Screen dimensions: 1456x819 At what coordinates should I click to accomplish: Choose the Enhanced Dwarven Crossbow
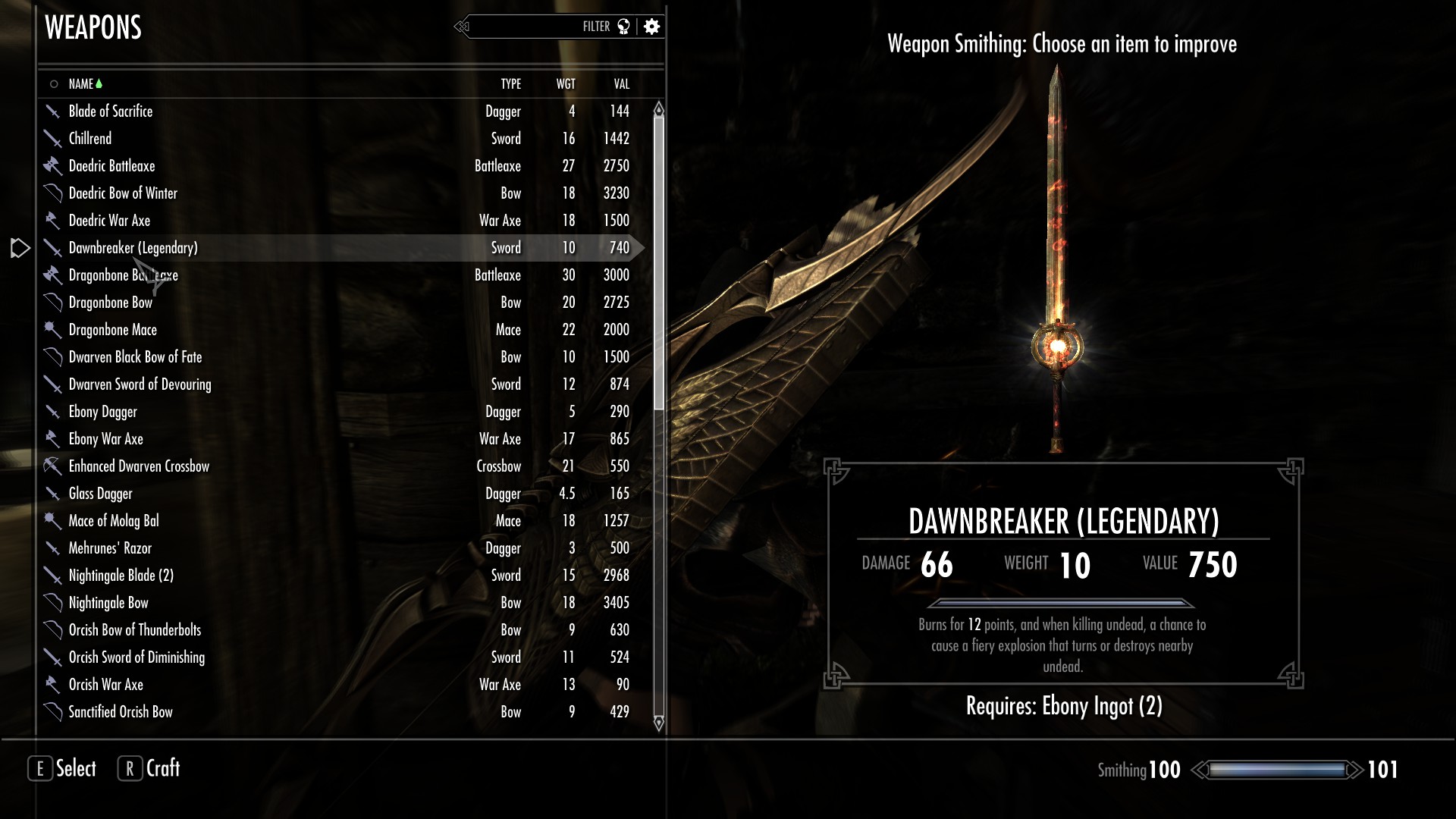click(139, 466)
